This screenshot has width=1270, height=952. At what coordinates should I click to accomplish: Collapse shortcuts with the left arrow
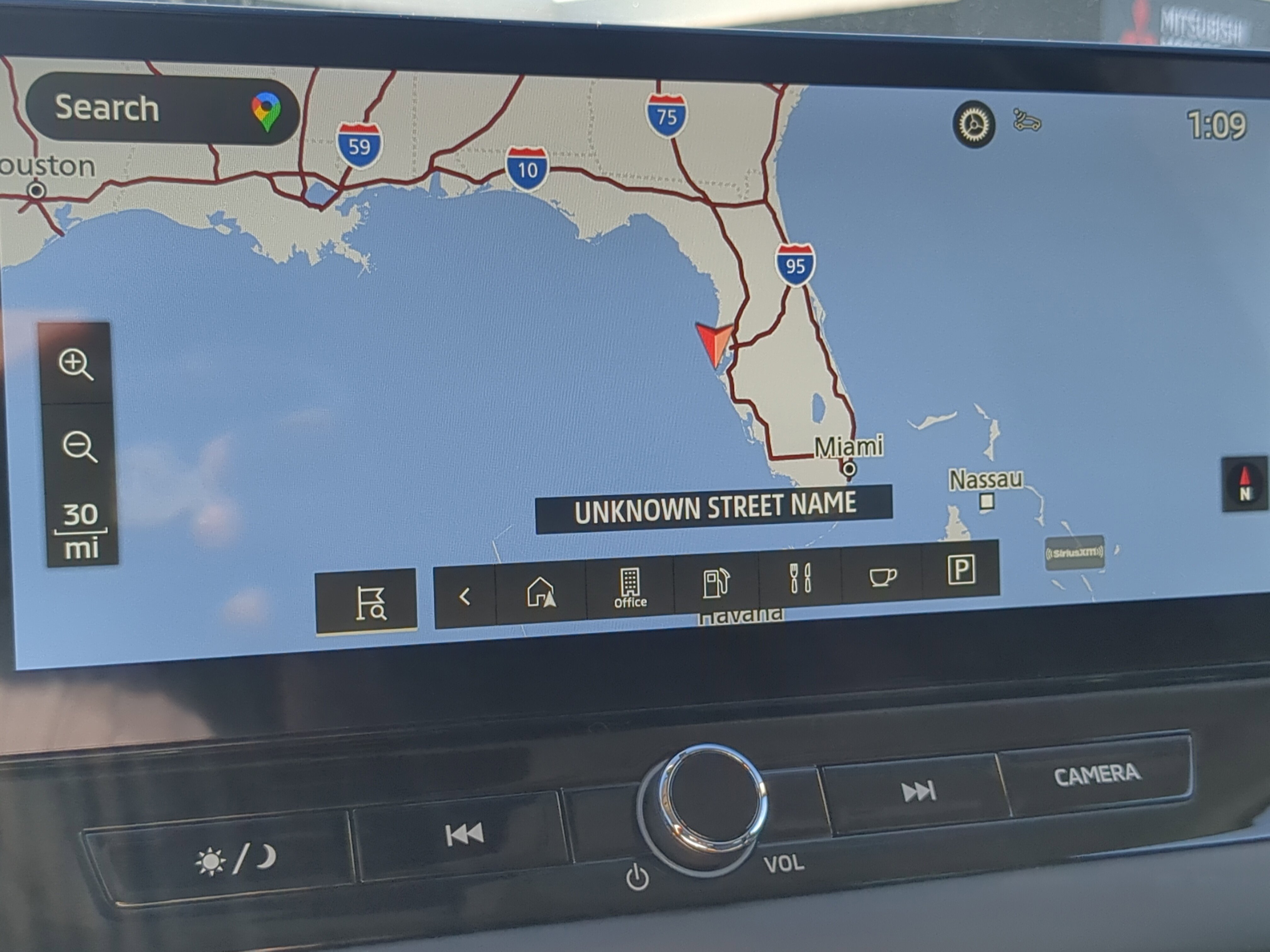[465, 597]
